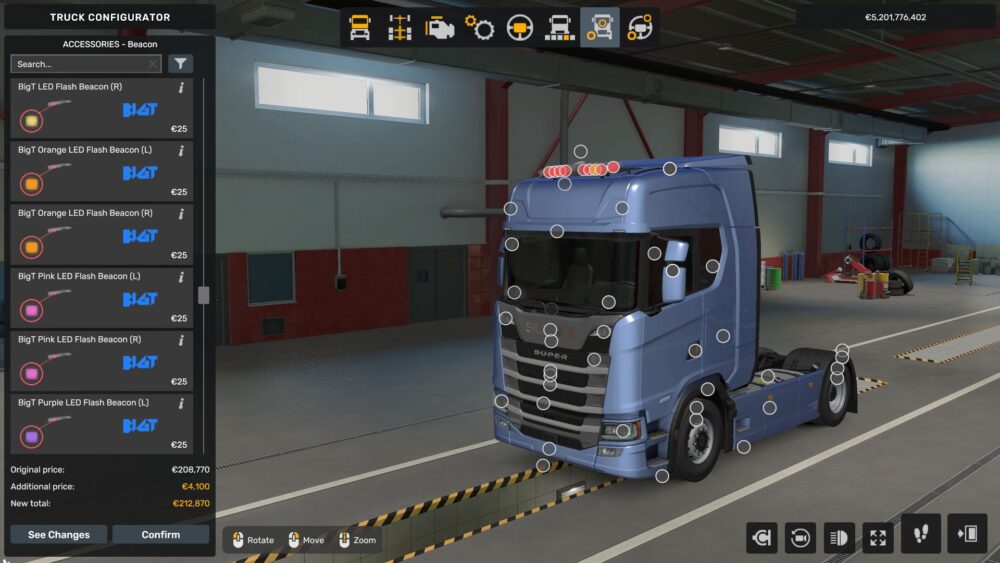Toggle the fullscreen arrows view button
Screen dimensions: 1000x563
(x=877, y=537)
